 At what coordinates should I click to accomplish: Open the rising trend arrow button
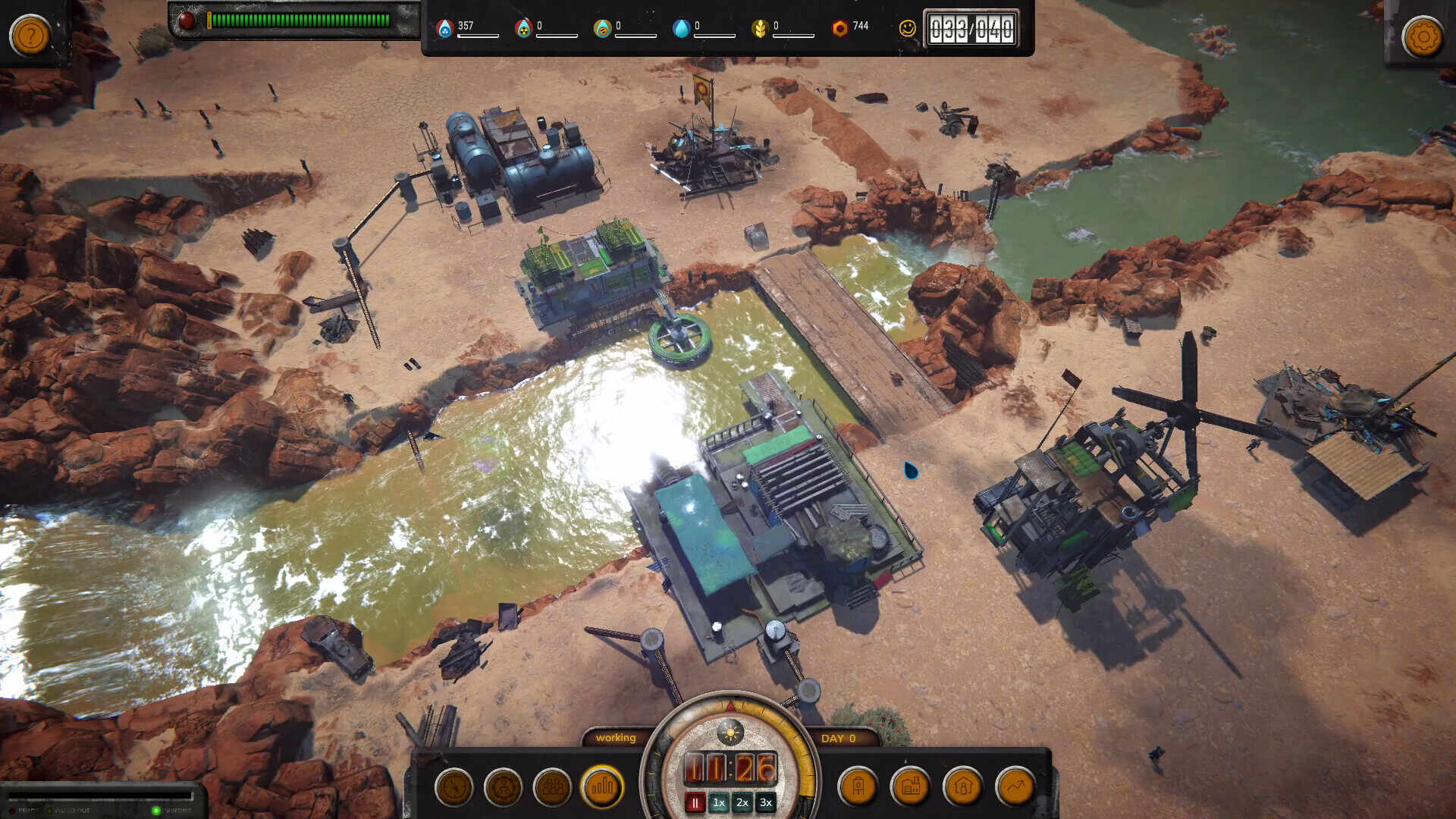coord(1015,787)
